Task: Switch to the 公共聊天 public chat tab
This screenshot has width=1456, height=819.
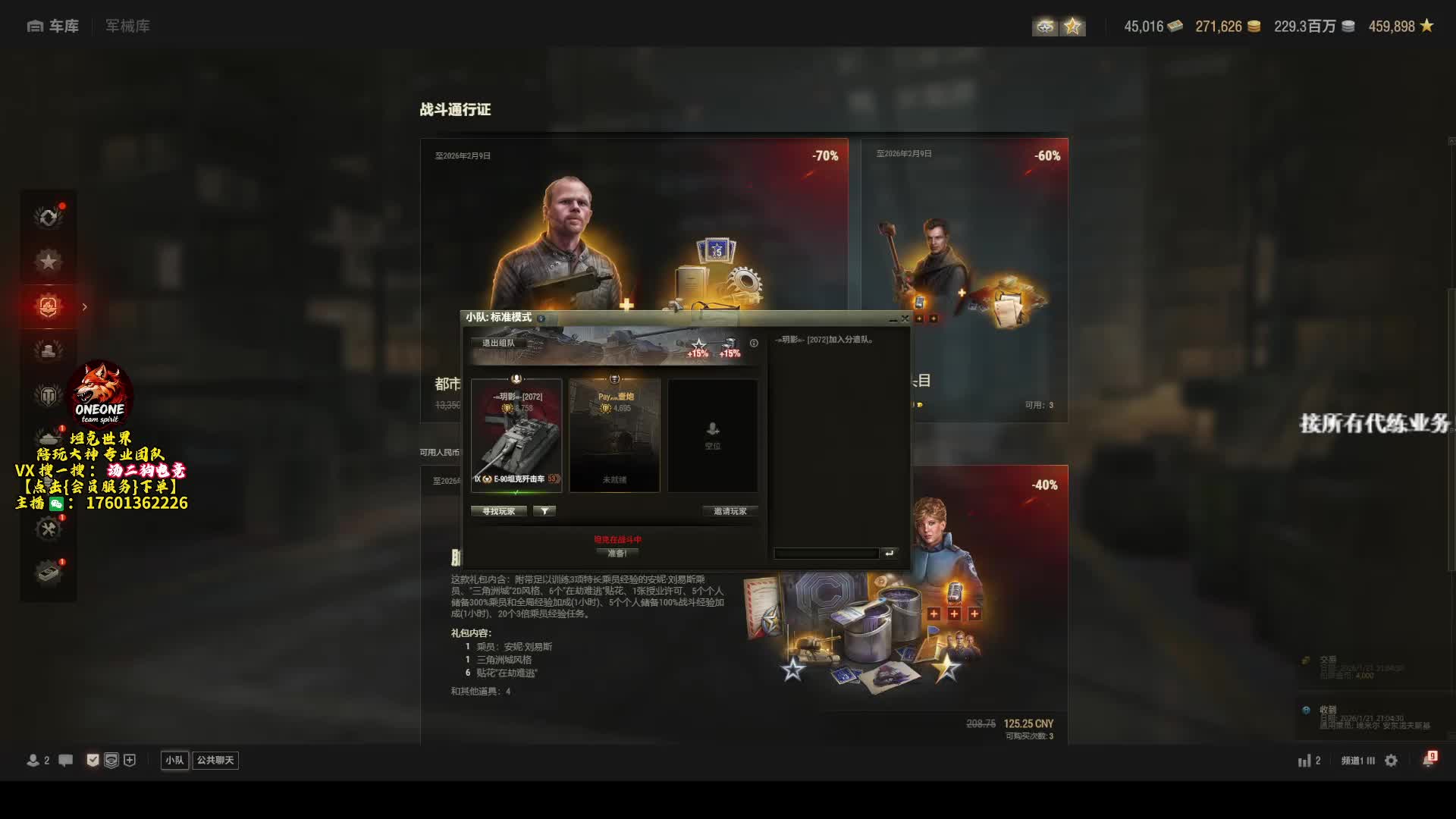Action: [215, 760]
